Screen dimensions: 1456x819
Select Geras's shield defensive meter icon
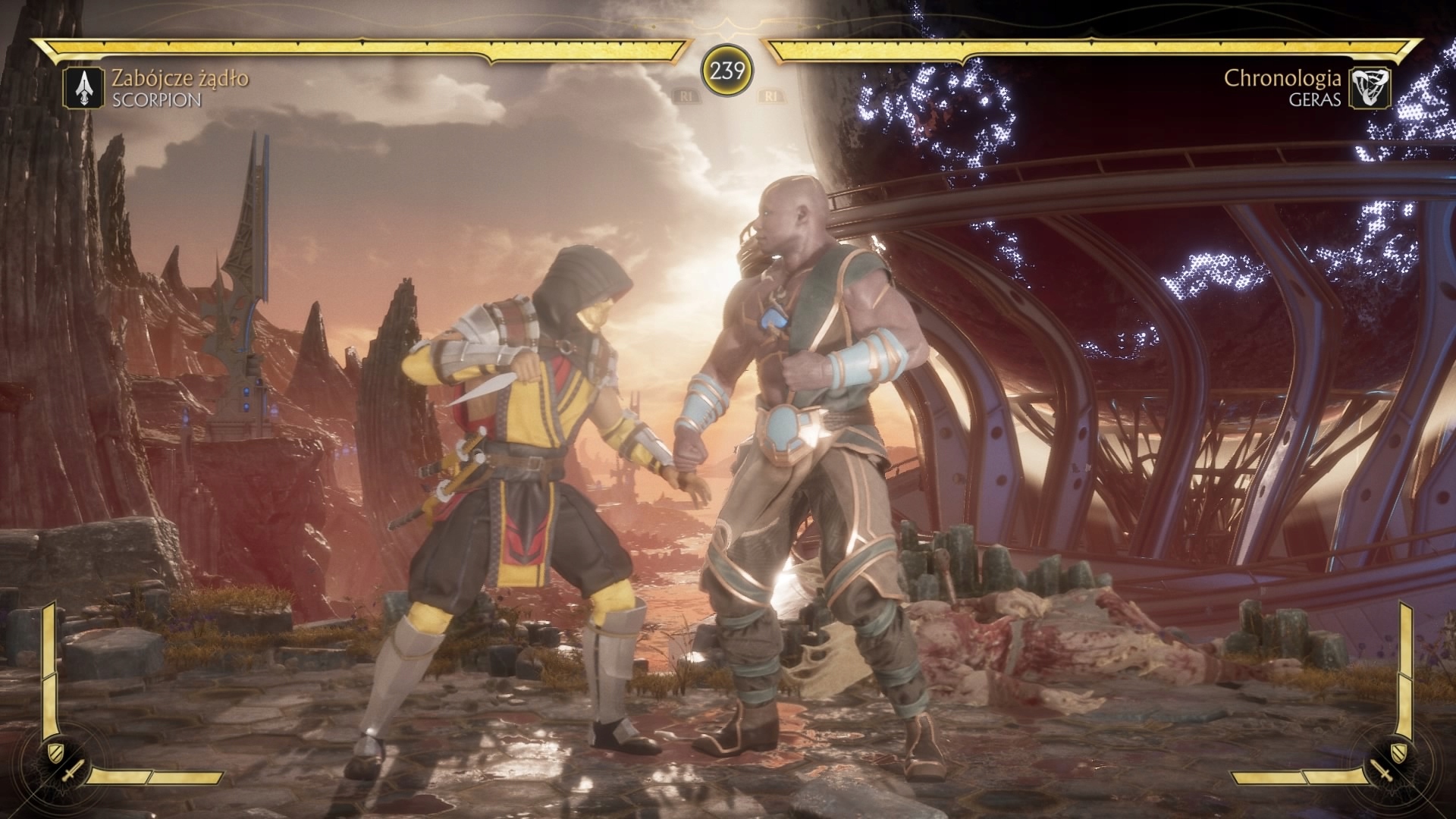[1402, 752]
